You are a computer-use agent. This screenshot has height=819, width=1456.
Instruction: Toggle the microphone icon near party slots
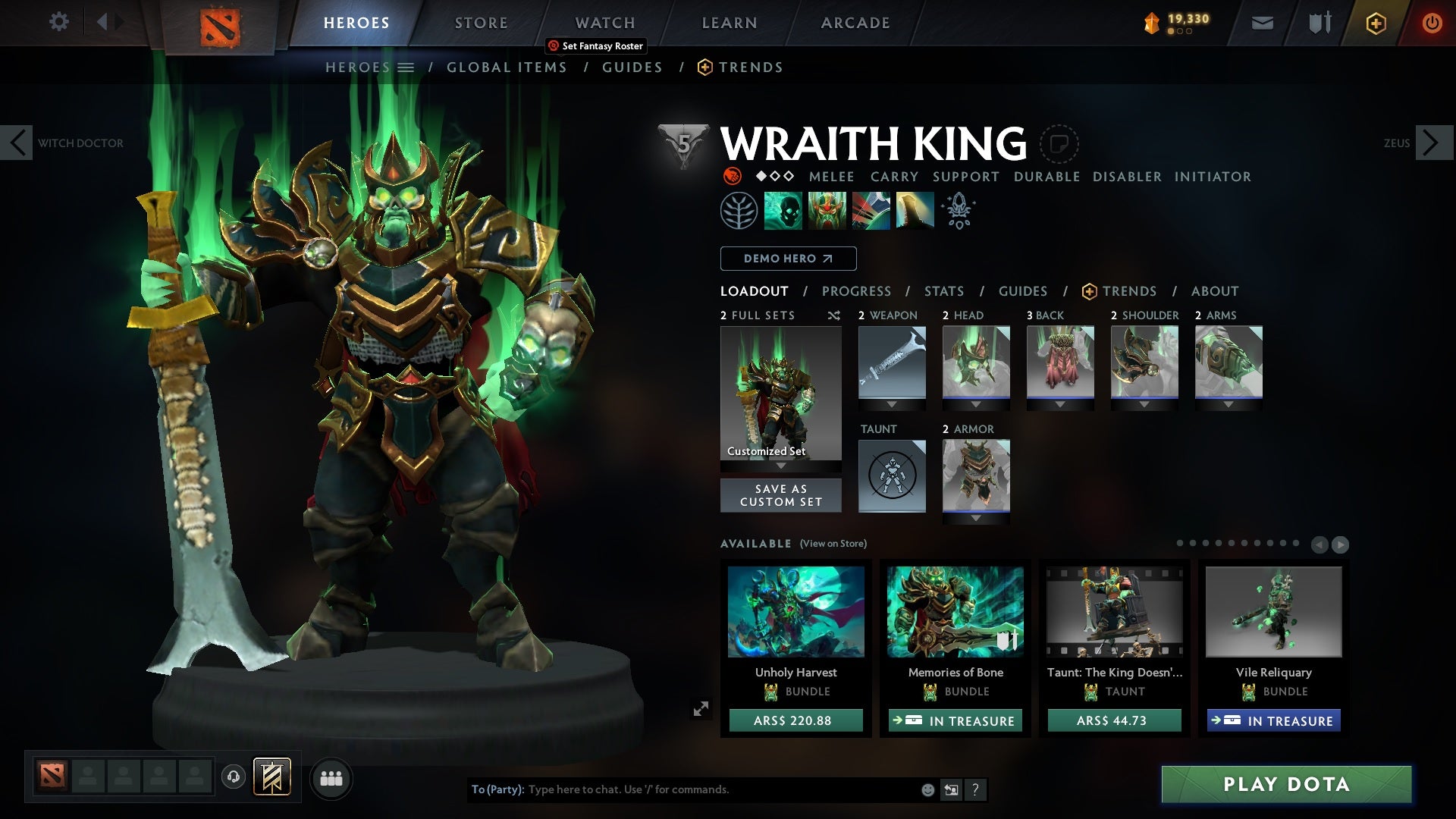[x=233, y=778]
